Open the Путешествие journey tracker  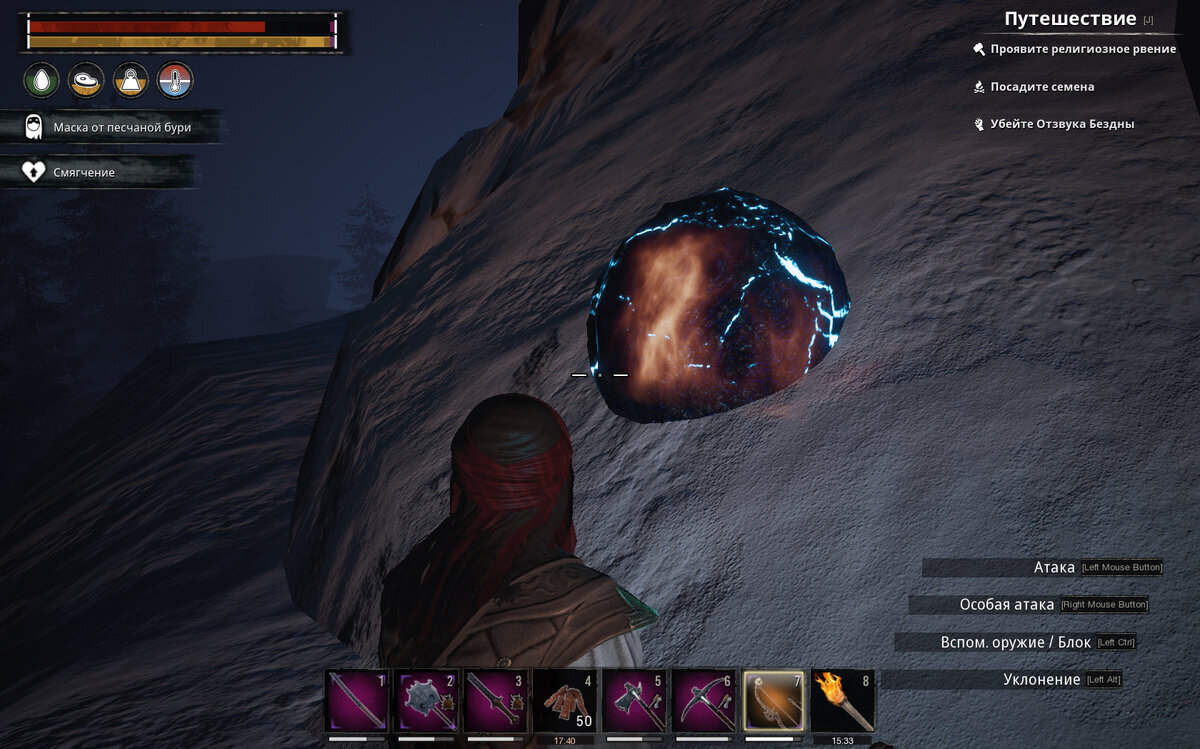1070,19
